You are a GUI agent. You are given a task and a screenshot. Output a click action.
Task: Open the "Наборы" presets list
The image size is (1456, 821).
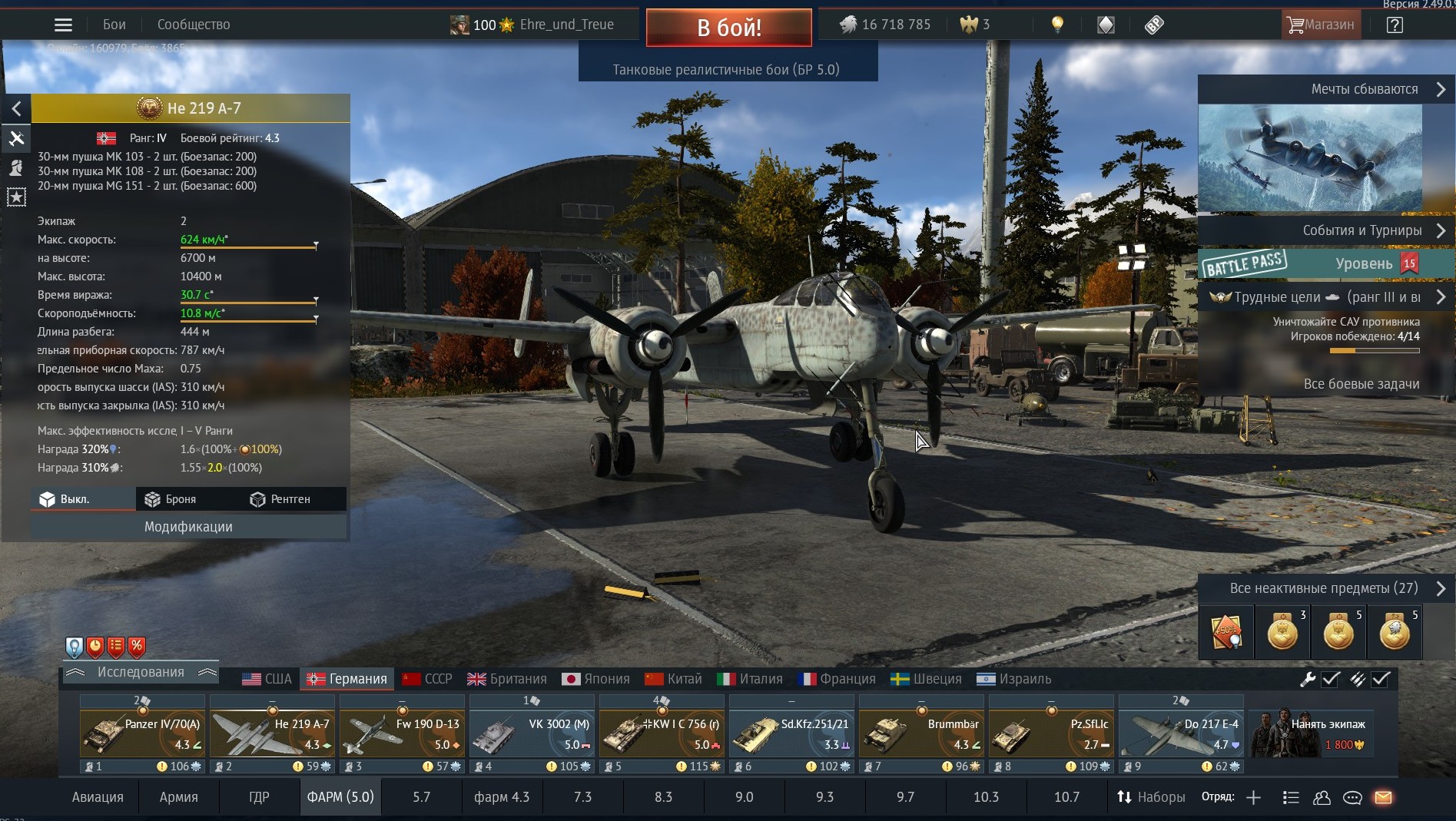(1151, 797)
